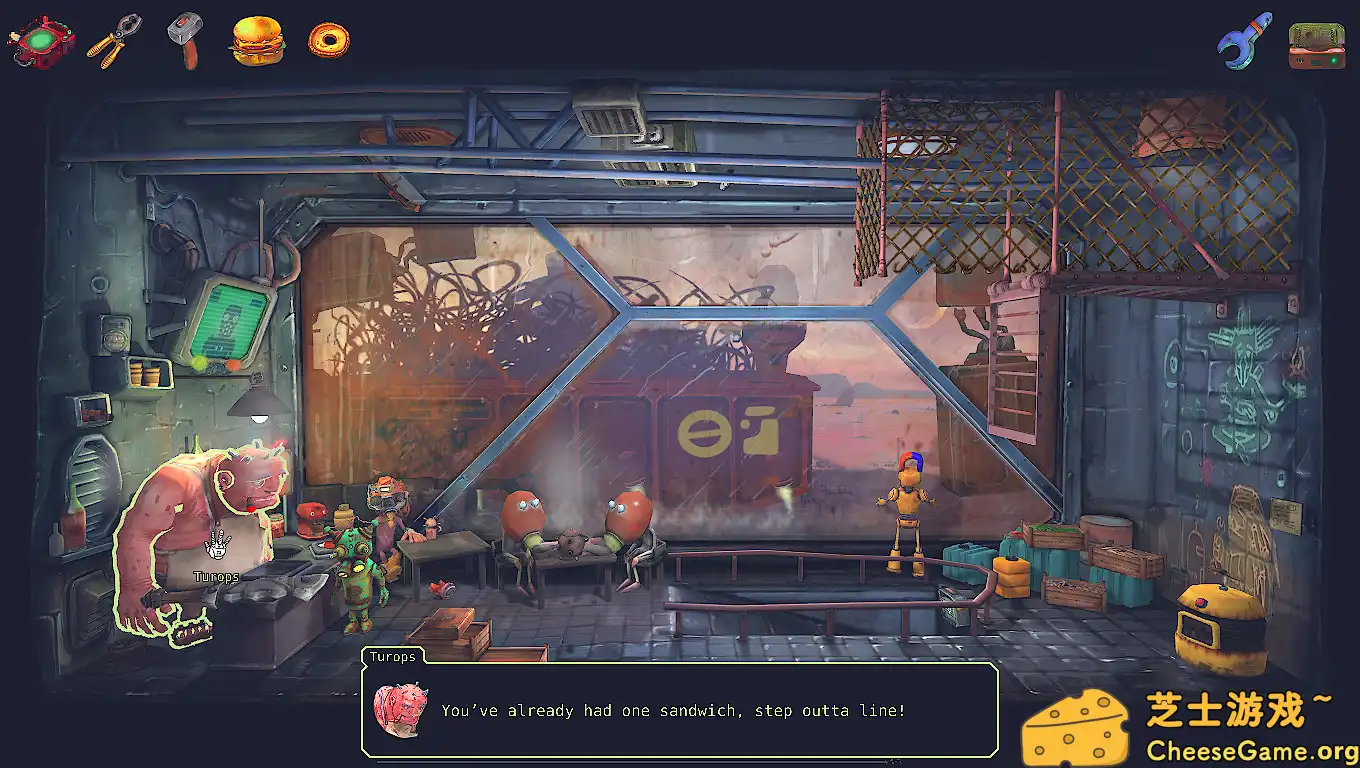
Task: Open the radio device icon top right
Action: pos(1315,44)
